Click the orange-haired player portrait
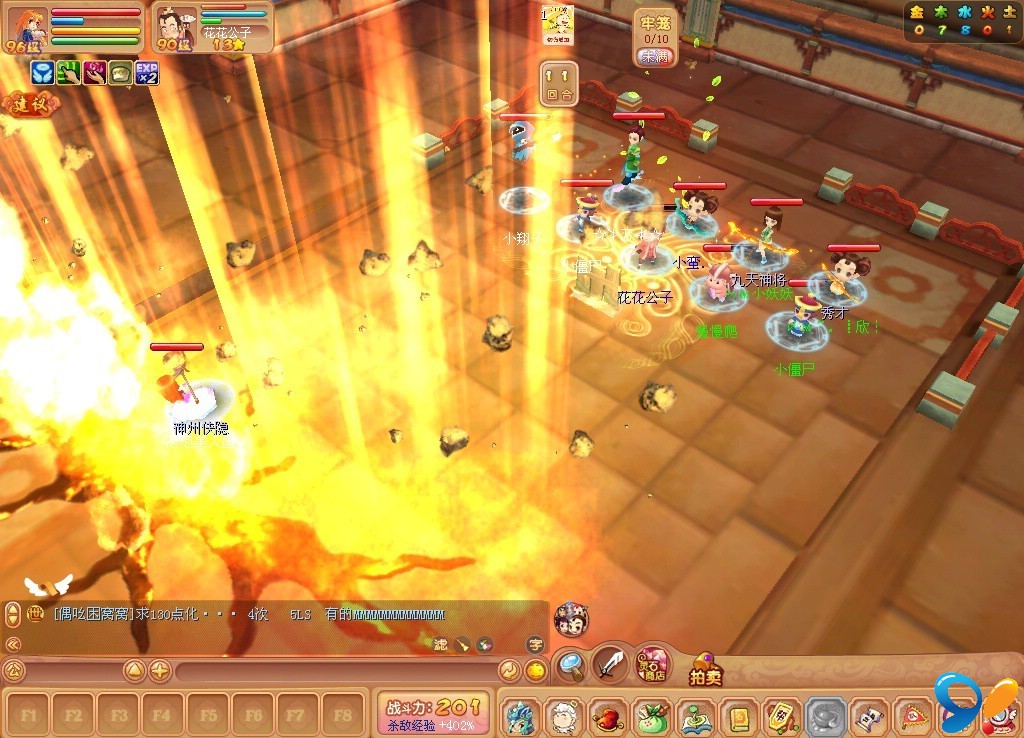The image size is (1024, 738). point(25,26)
